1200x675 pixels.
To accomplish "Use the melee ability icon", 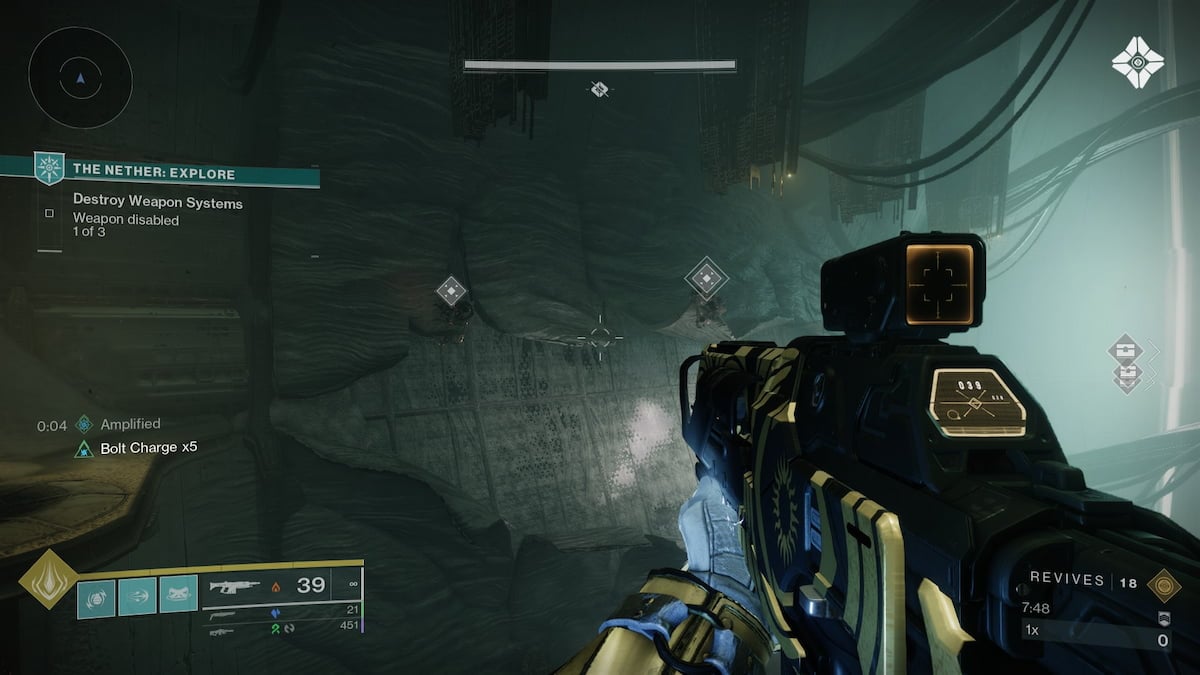I will pos(138,597).
